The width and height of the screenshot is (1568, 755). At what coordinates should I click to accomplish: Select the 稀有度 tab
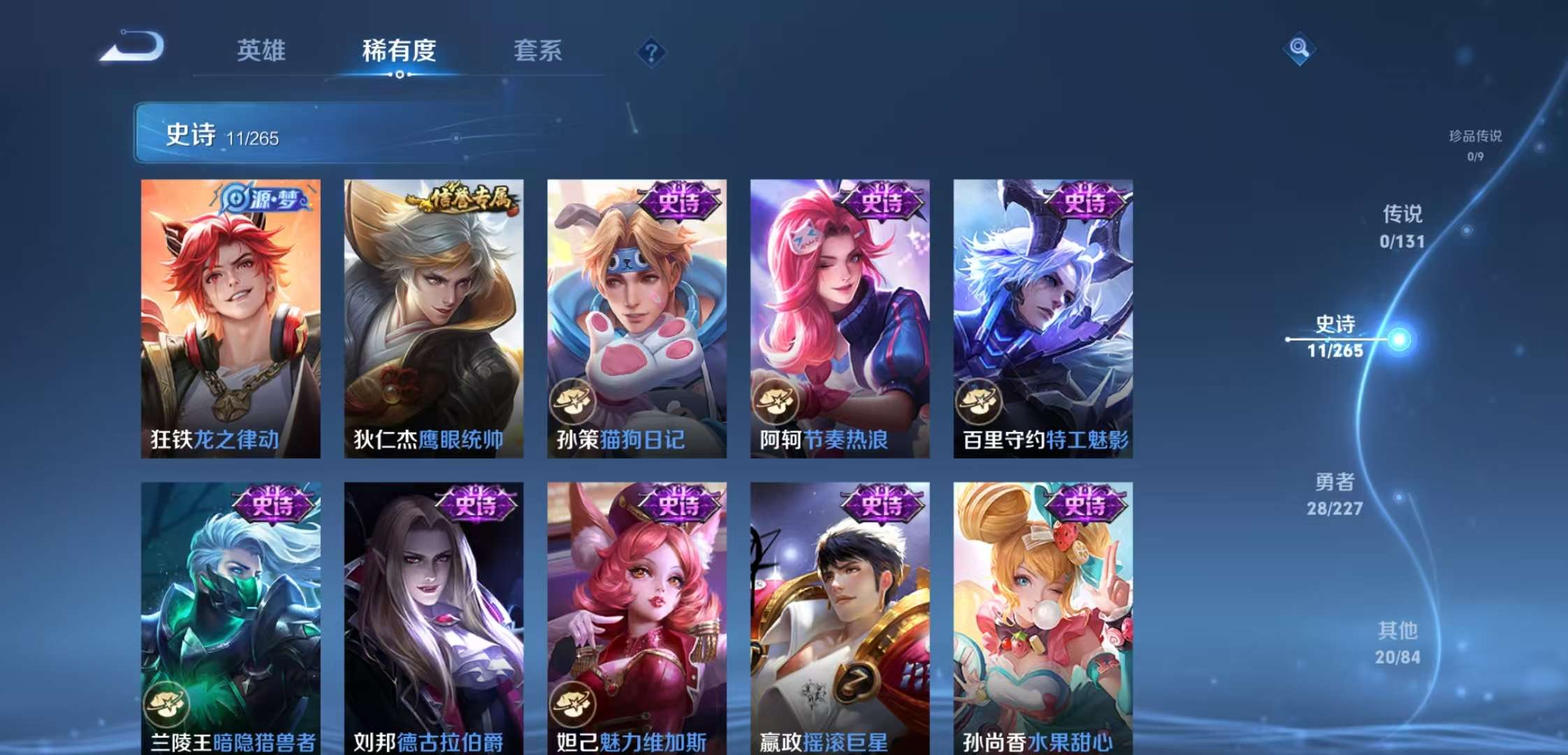[398, 51]
